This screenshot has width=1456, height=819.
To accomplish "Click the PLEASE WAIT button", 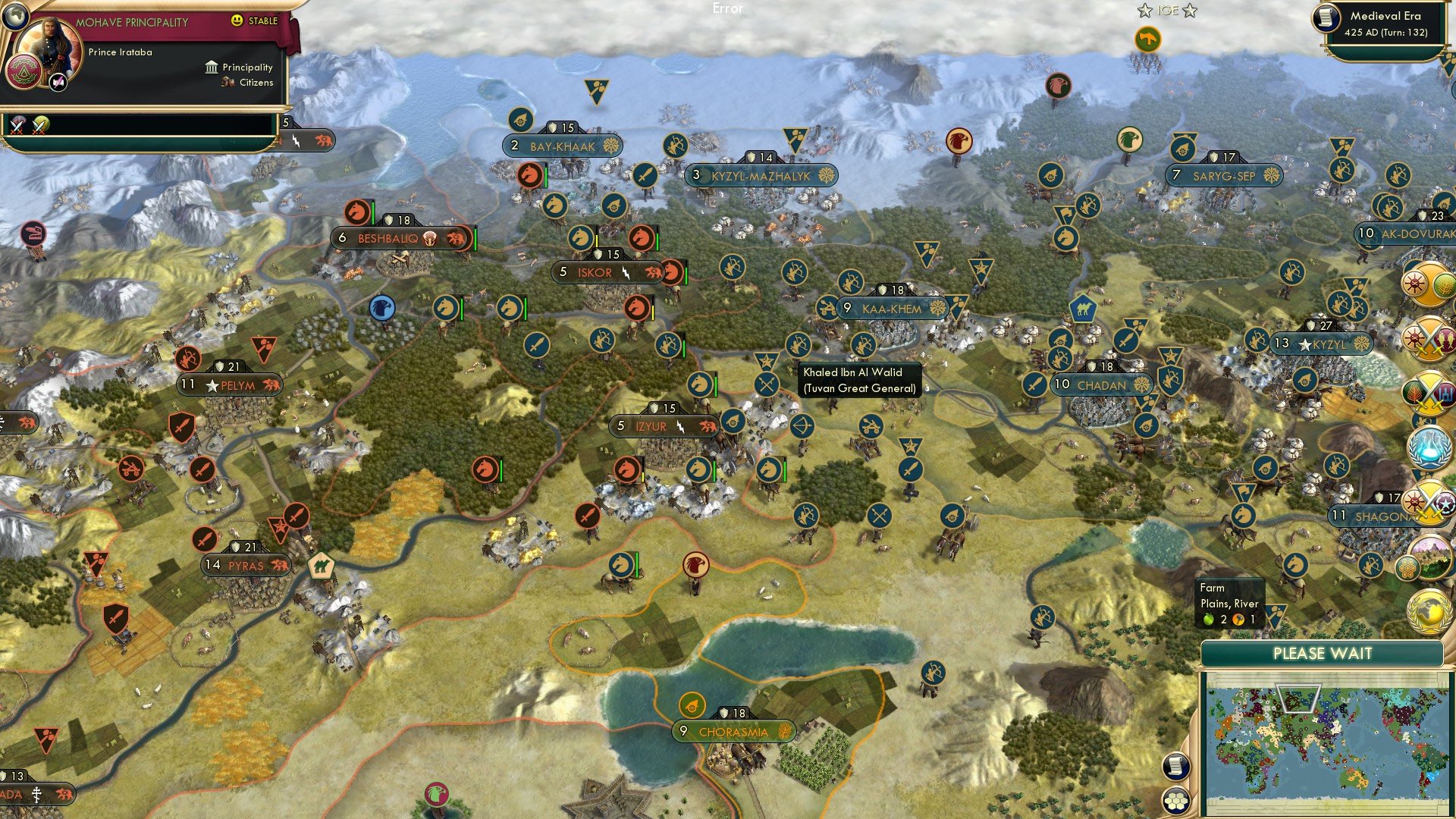I will click(1321, 653).
